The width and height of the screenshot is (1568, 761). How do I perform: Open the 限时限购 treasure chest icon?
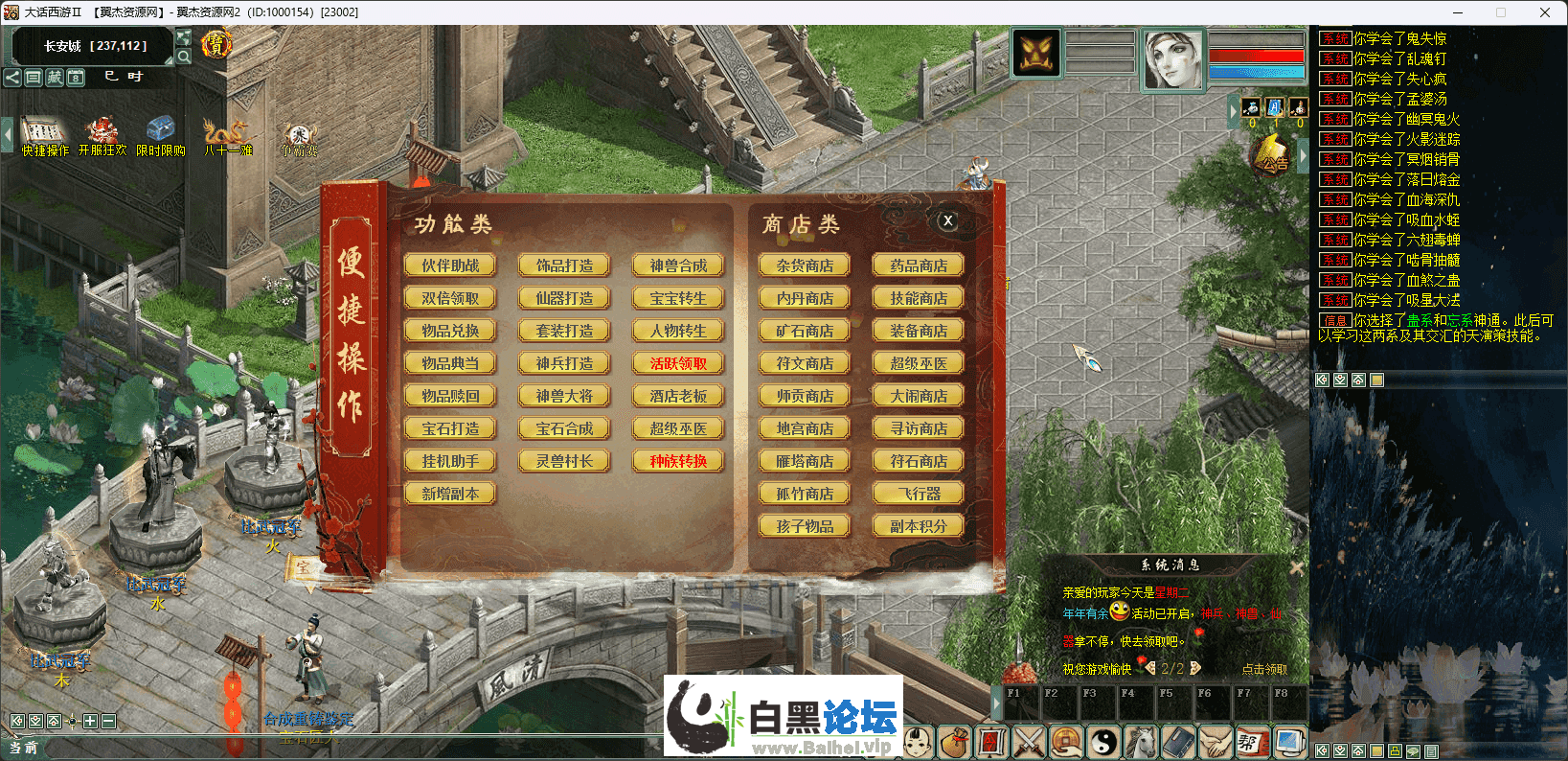pos(160,135)
